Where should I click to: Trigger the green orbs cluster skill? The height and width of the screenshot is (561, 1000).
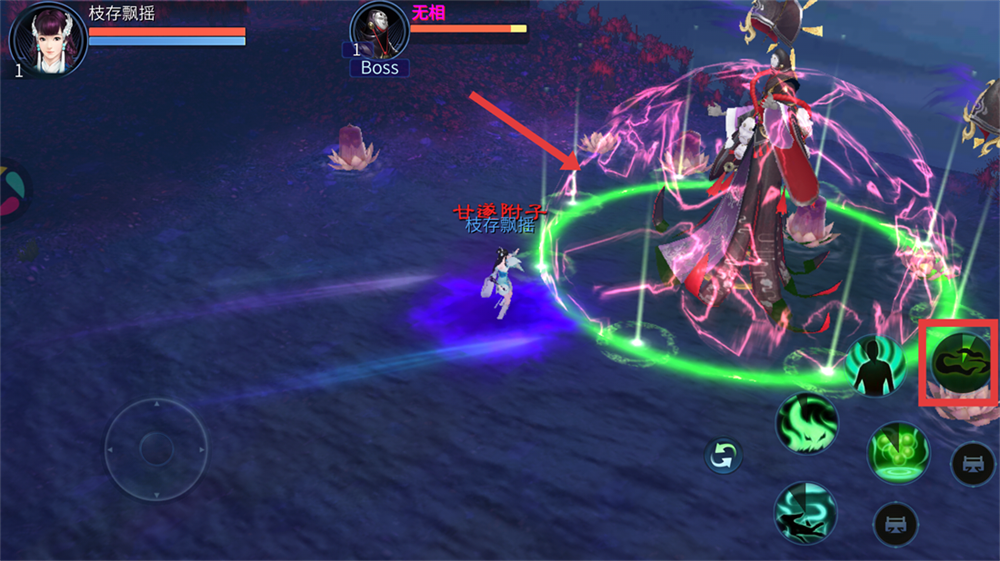898,452
